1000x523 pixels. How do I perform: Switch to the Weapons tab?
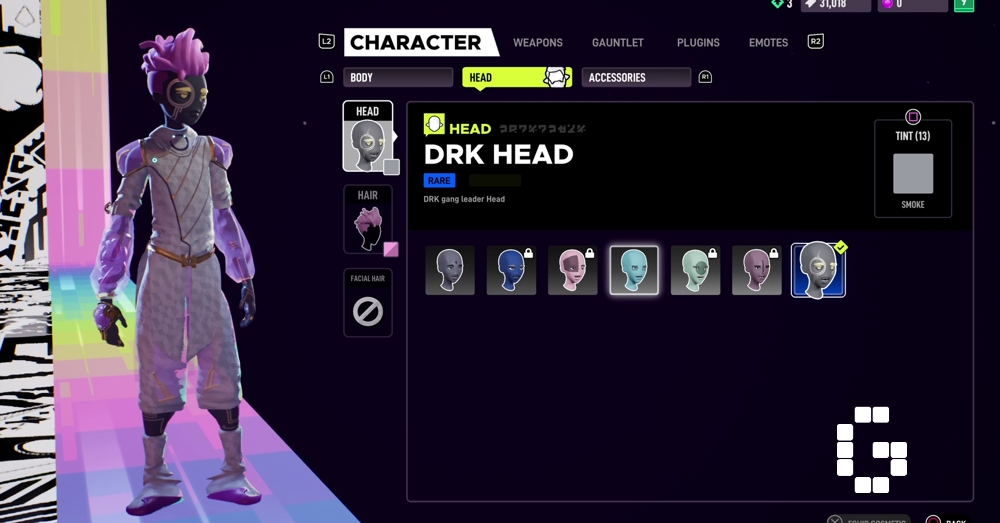pos(538,43)
